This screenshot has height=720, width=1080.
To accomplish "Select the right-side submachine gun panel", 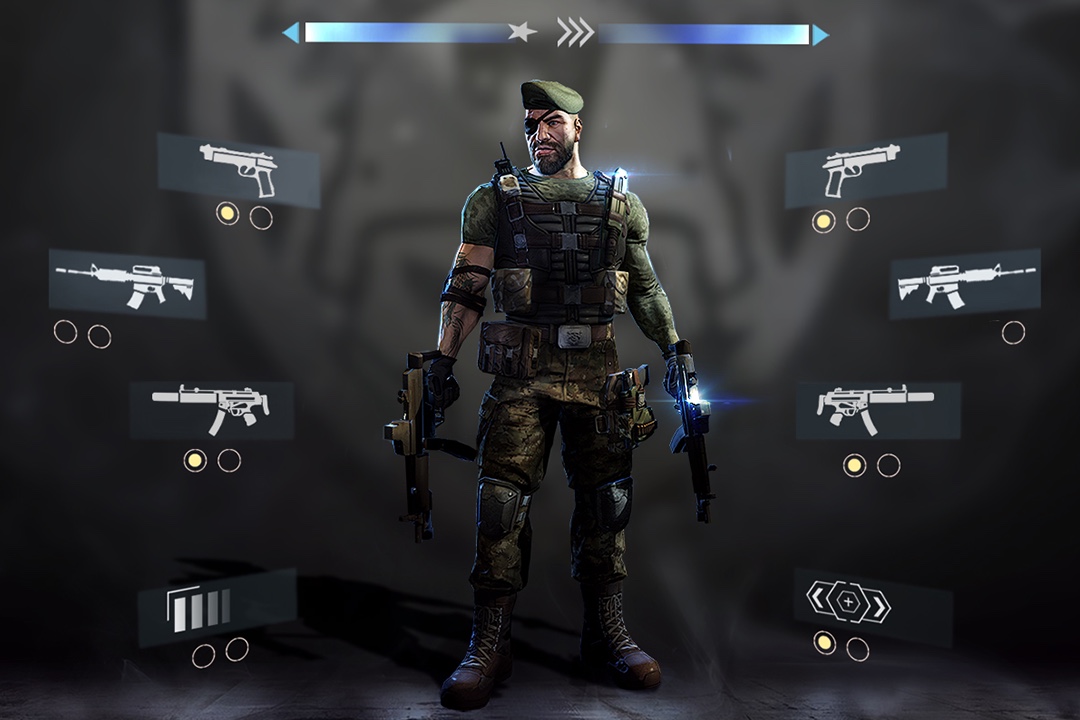I will (x=877, y=408).
